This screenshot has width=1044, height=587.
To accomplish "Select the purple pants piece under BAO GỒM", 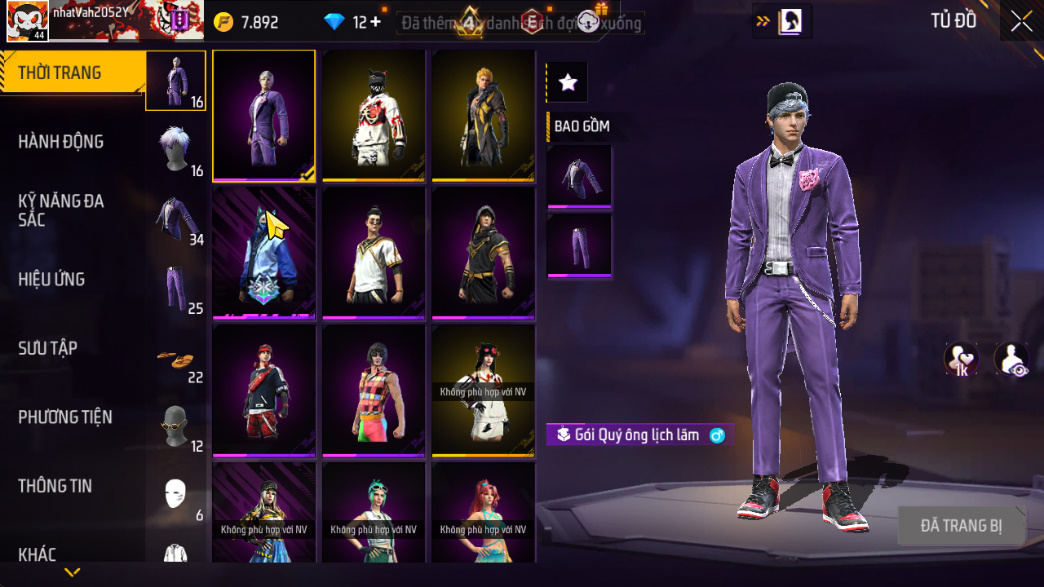I will click(579, 246).
